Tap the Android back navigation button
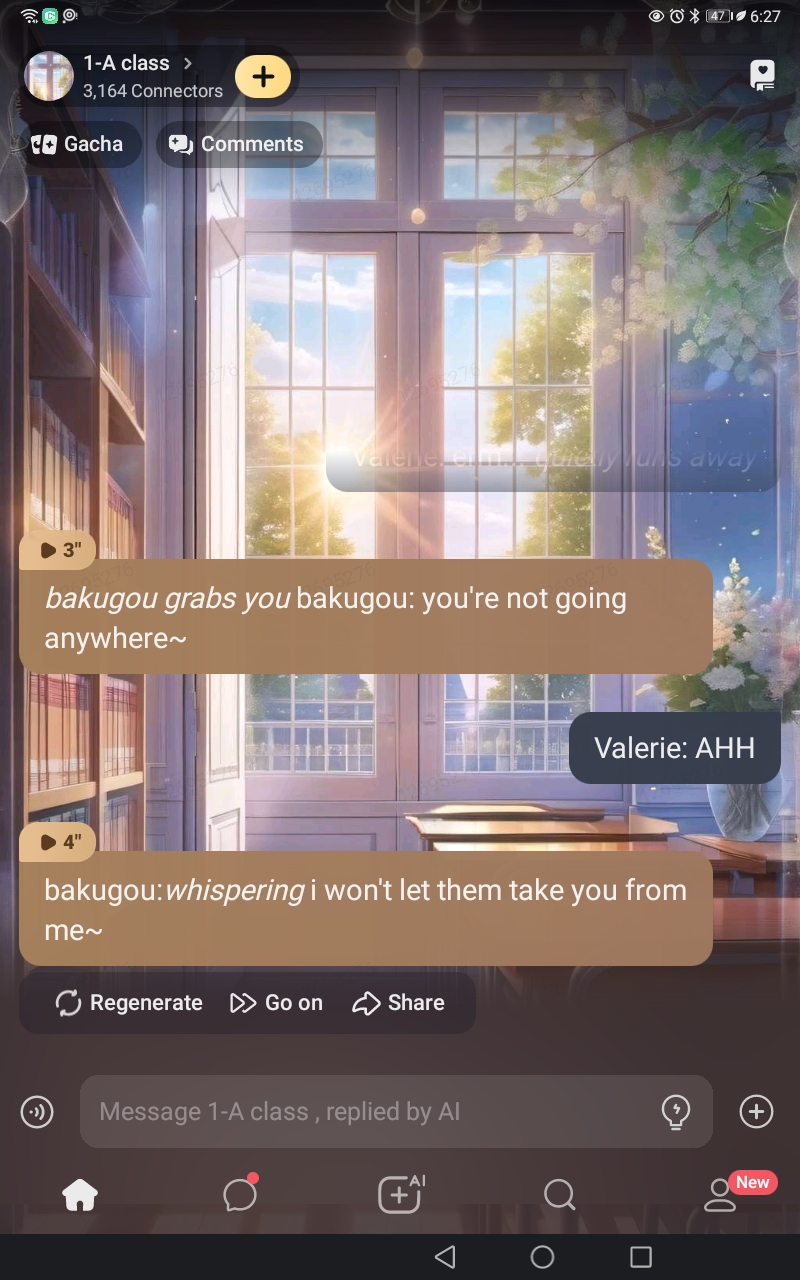Image resolution: width=800 pixels, height=1280 pixels. pyautogui.click(x=446, y=1257)
